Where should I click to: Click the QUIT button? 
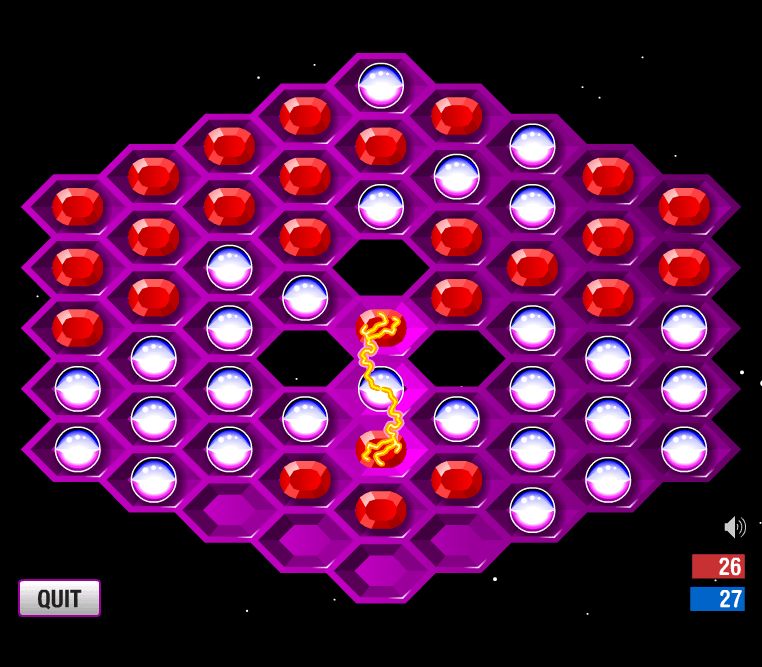[x=59, y=598]
